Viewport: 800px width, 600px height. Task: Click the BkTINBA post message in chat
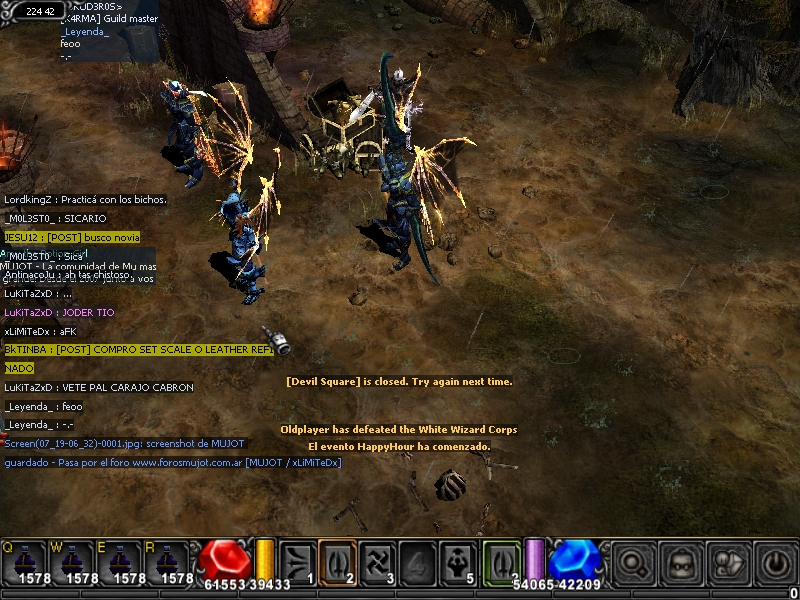(139, 350)
